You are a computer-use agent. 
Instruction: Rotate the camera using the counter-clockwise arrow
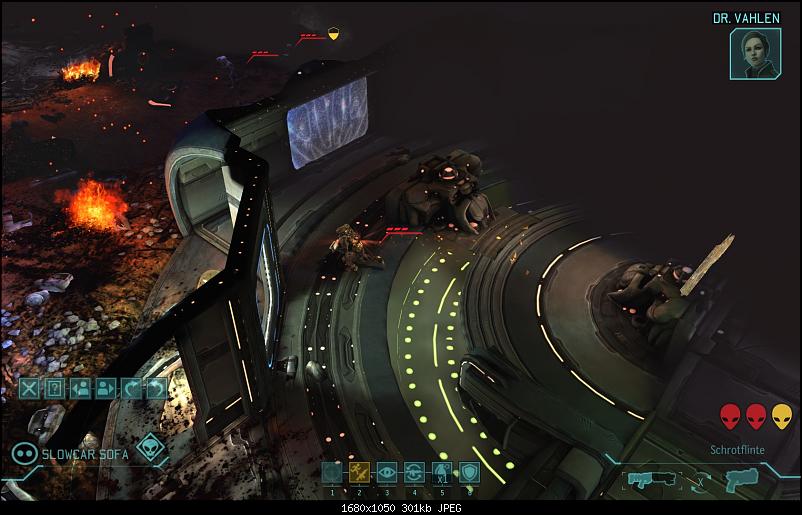[157, 388]
